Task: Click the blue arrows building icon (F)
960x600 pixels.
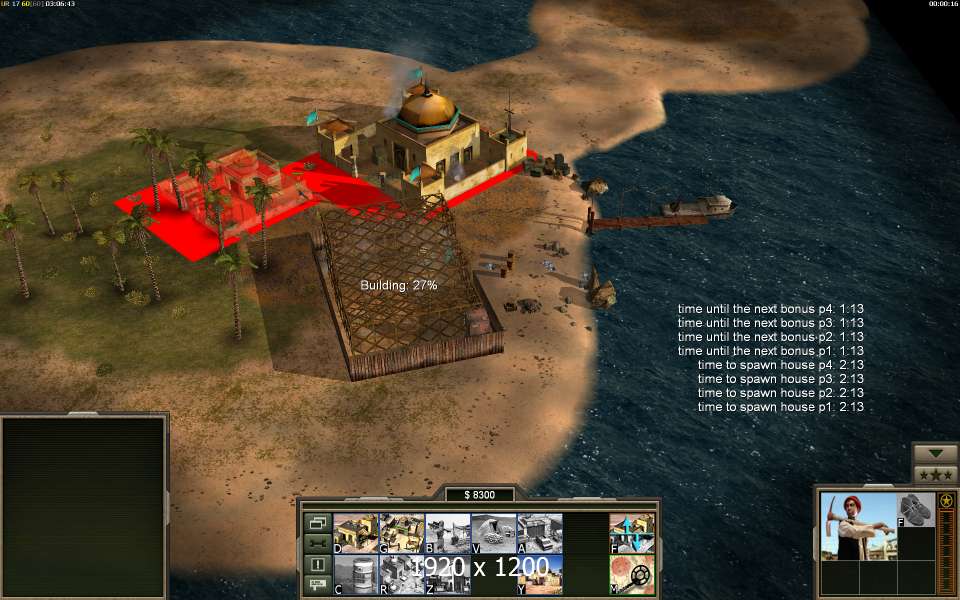Action: click(632, 533)
